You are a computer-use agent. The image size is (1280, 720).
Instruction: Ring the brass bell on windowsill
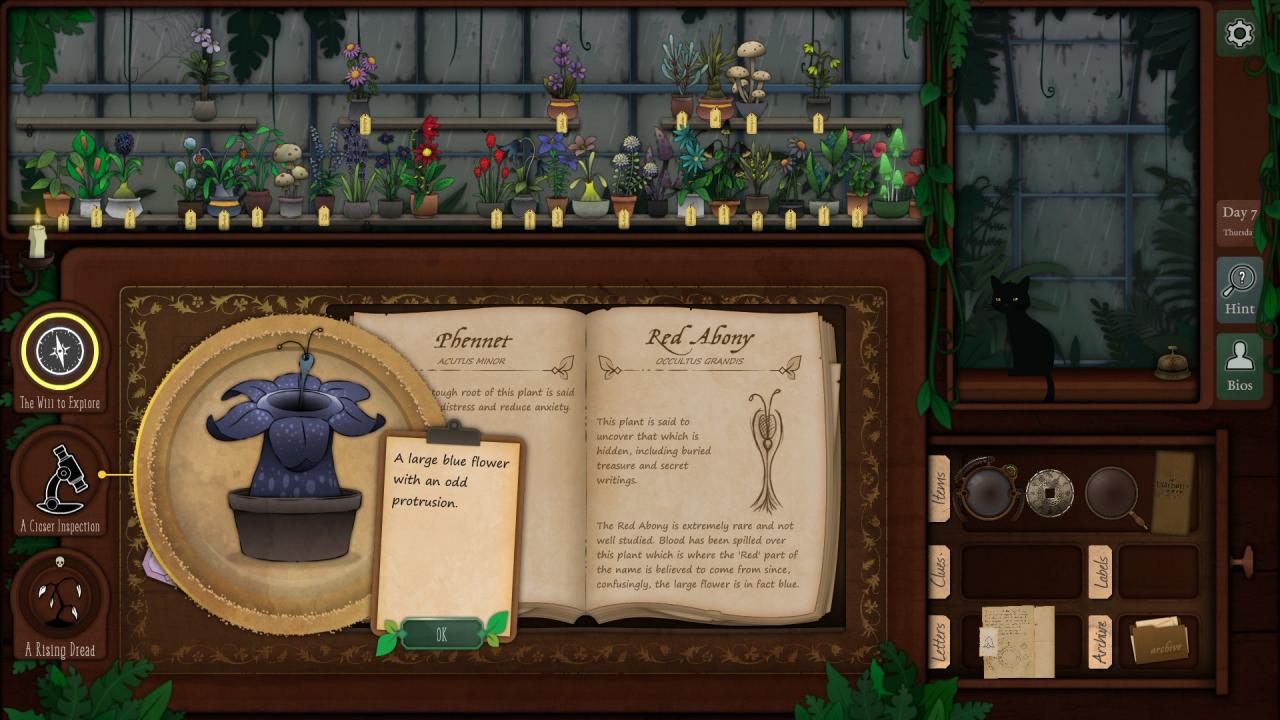(1172, 365)
